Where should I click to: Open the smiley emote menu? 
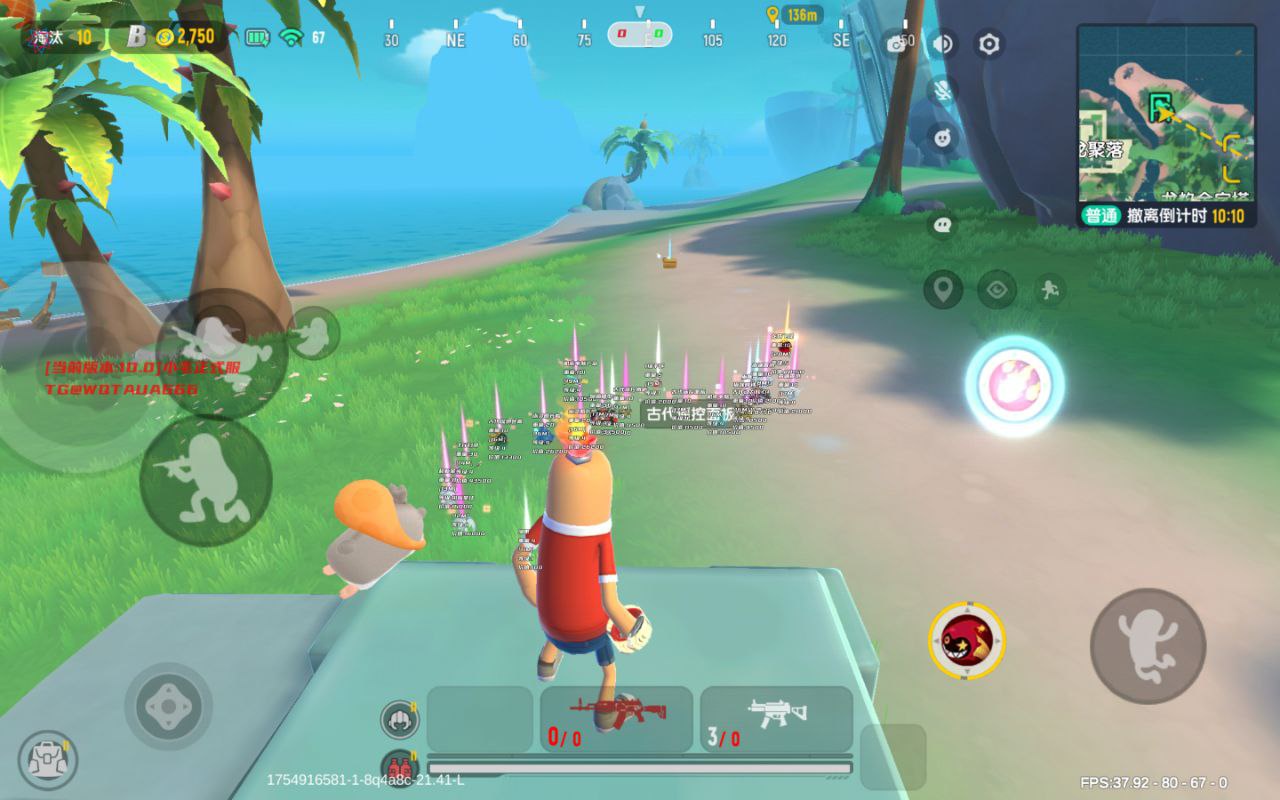click(x=942, y=138)
